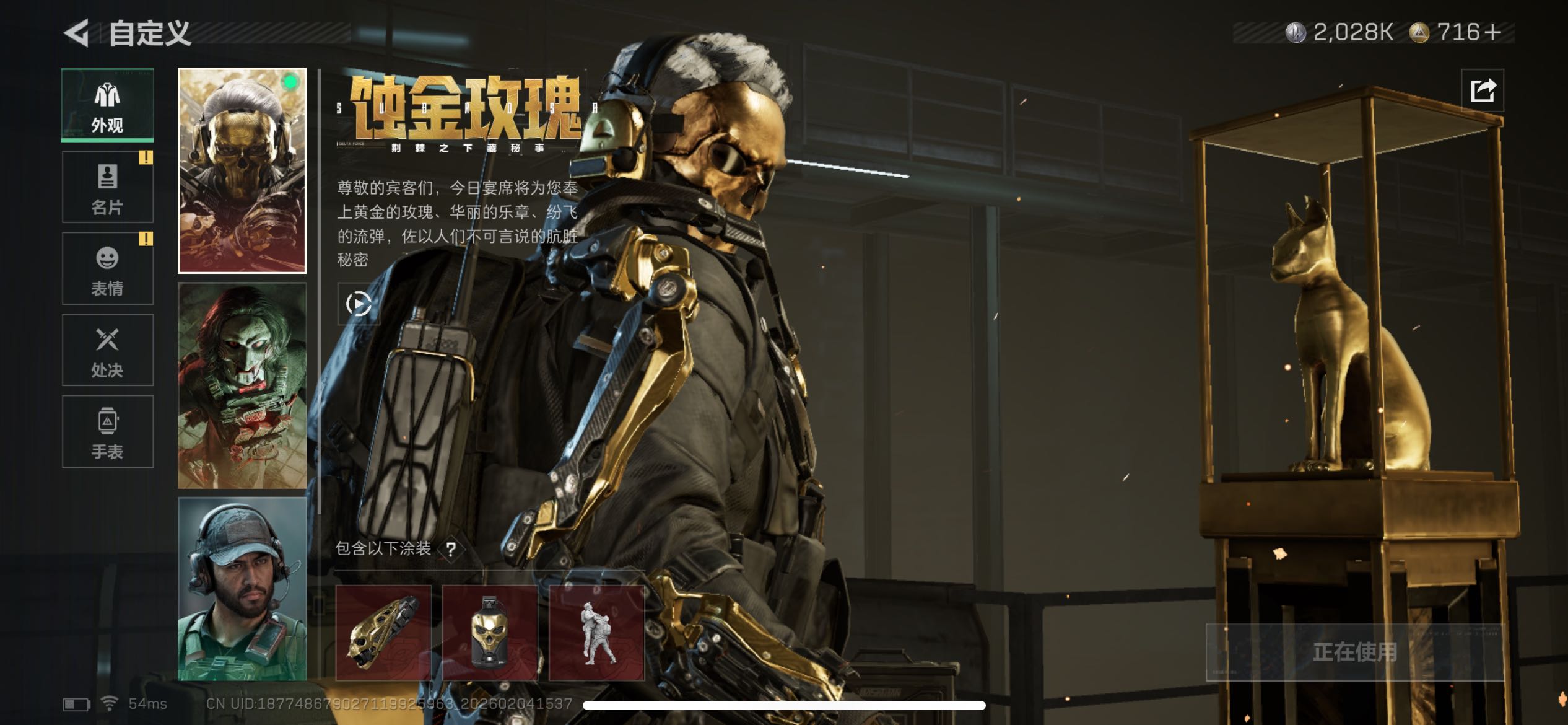Choose the green-haired jester skin thumbnail
1568x725 pixels.
tap(242, 385)
